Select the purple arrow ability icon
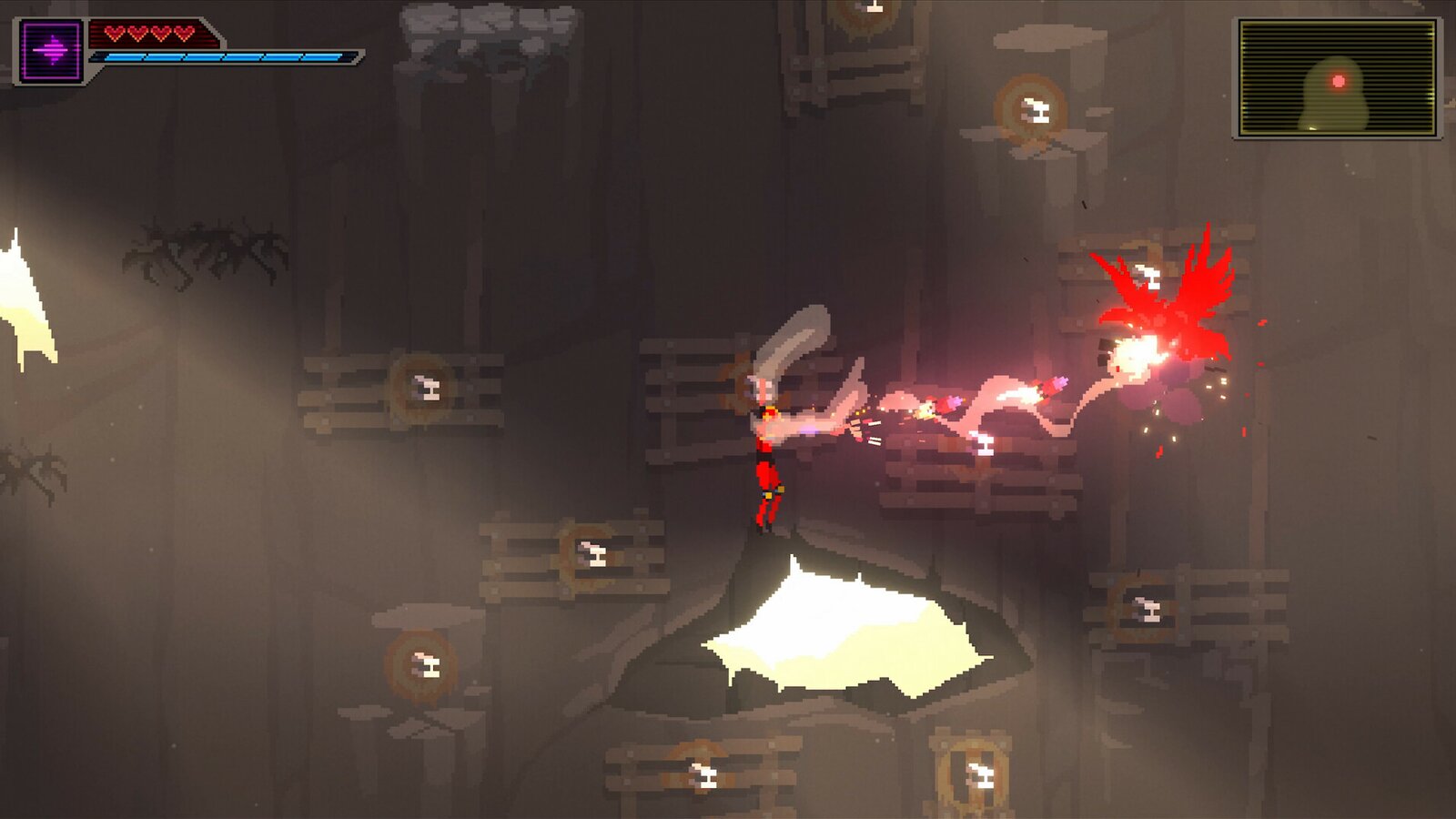This screenshot has height=819, width=1456. point(51,51)
